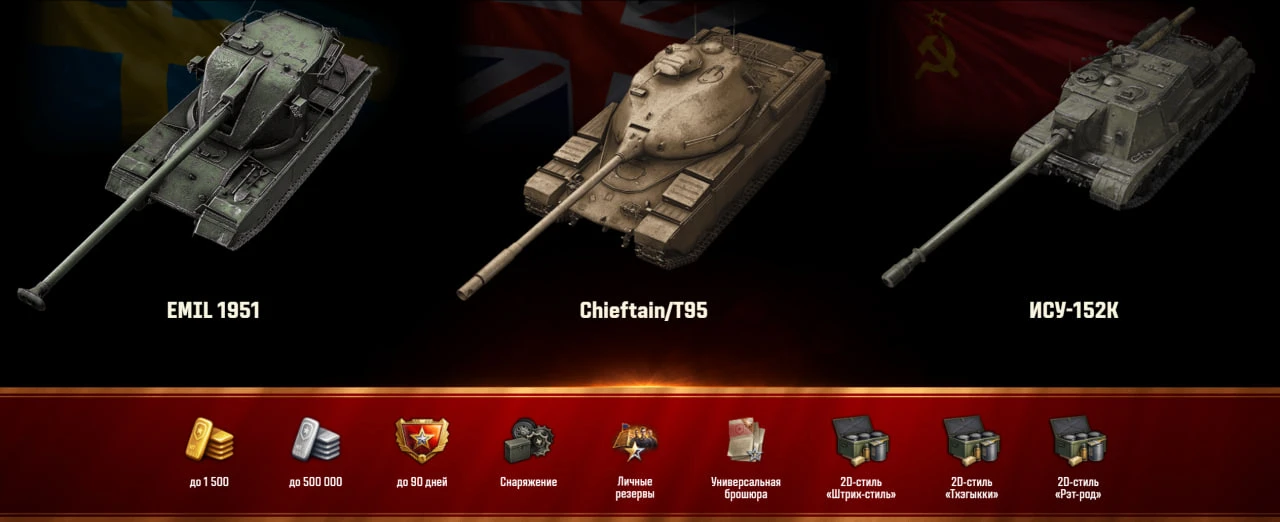Image resolution: width=1280 pixels, height=522 pixels.
Task: Select the Личные резервы reward icon
Action: tap(635, 440)
